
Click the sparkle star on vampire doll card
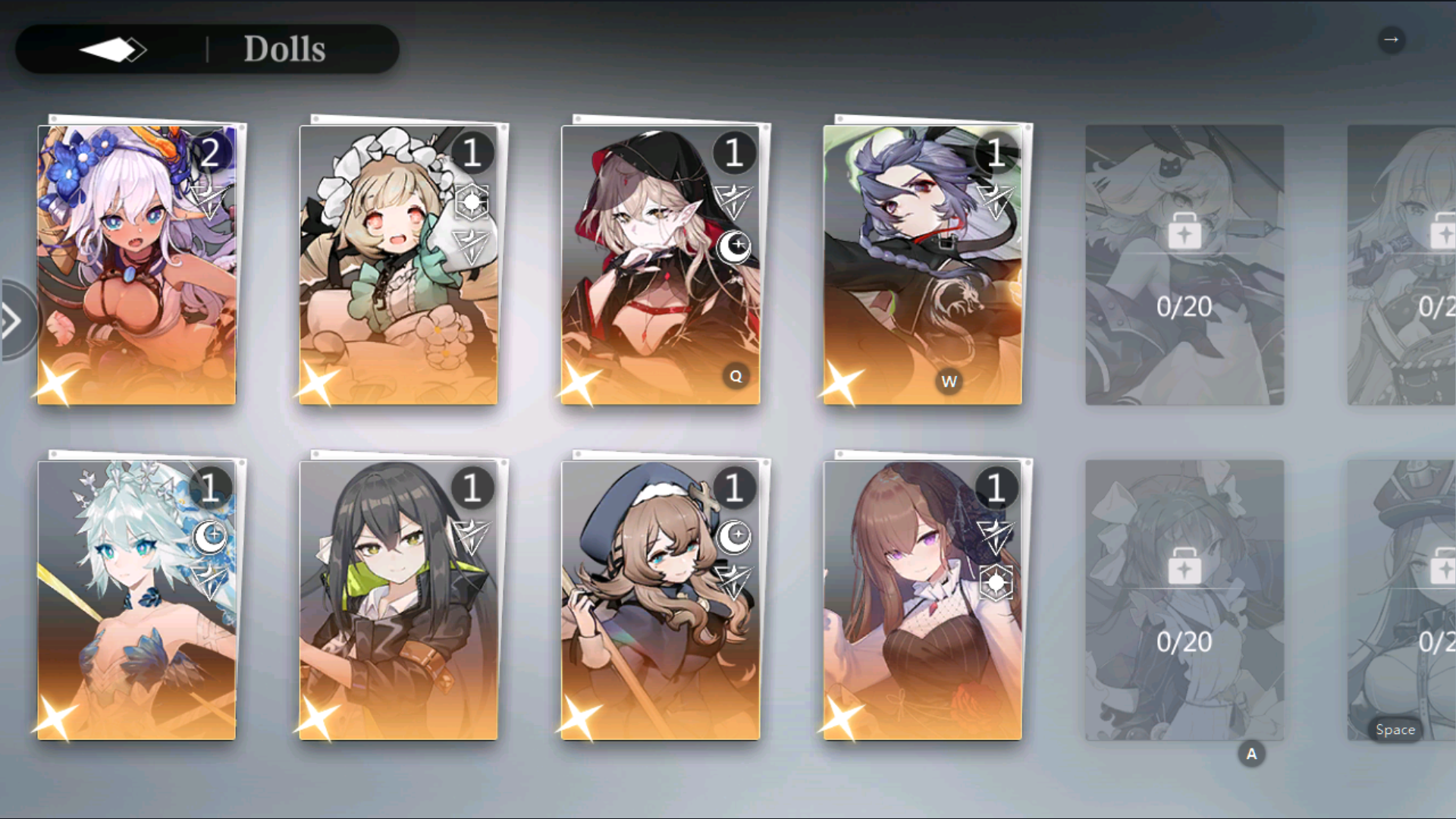(x=581, y=385)
